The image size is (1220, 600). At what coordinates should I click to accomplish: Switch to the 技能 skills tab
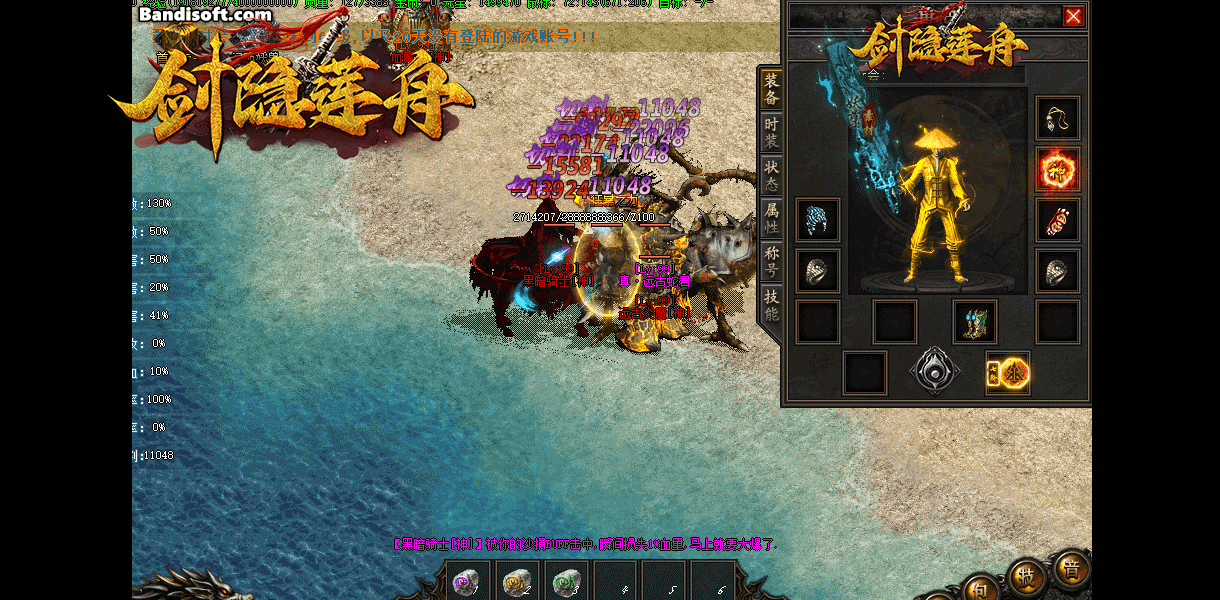[771, 304]
